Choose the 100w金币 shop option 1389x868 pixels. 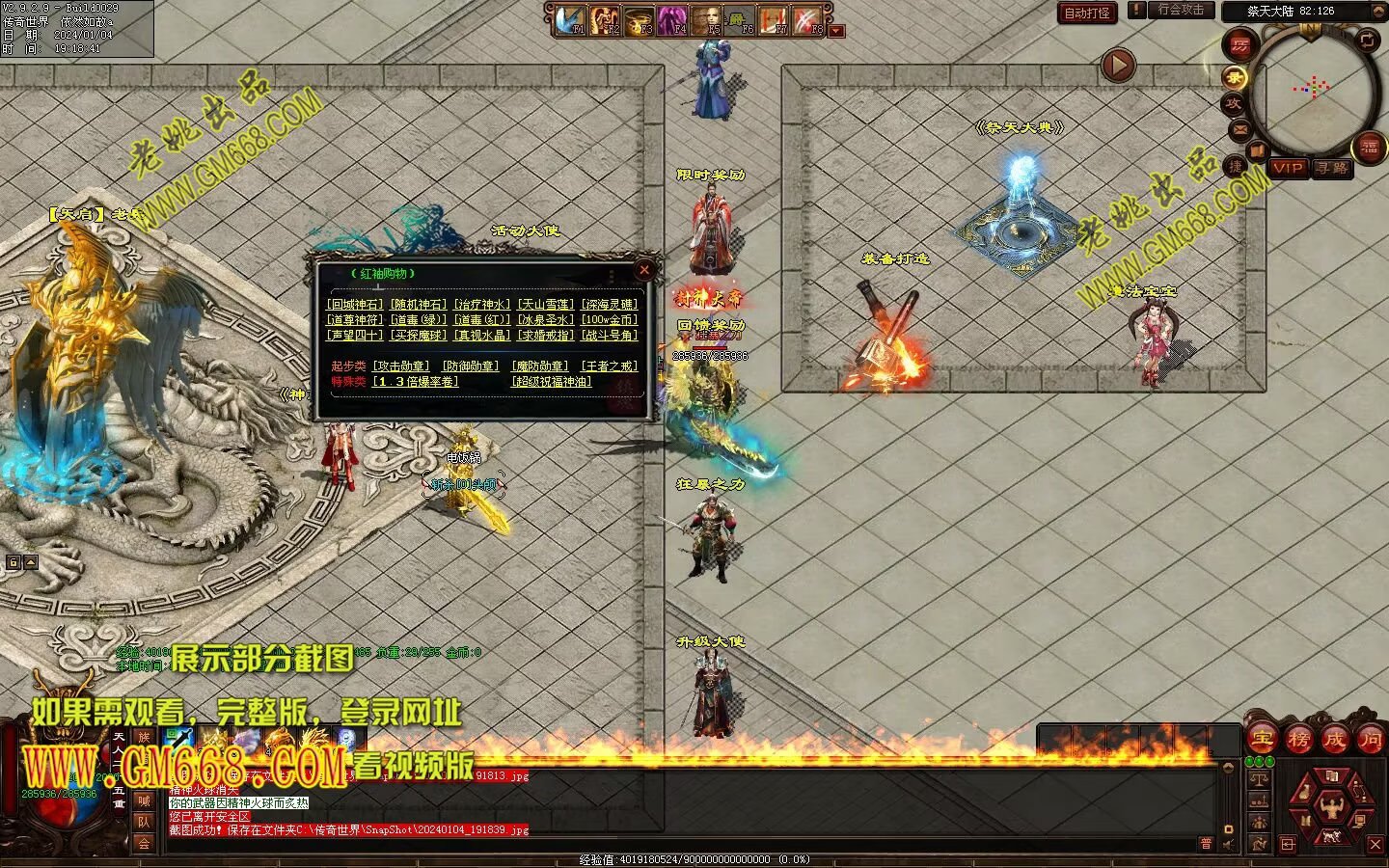(x=609, y=320)
